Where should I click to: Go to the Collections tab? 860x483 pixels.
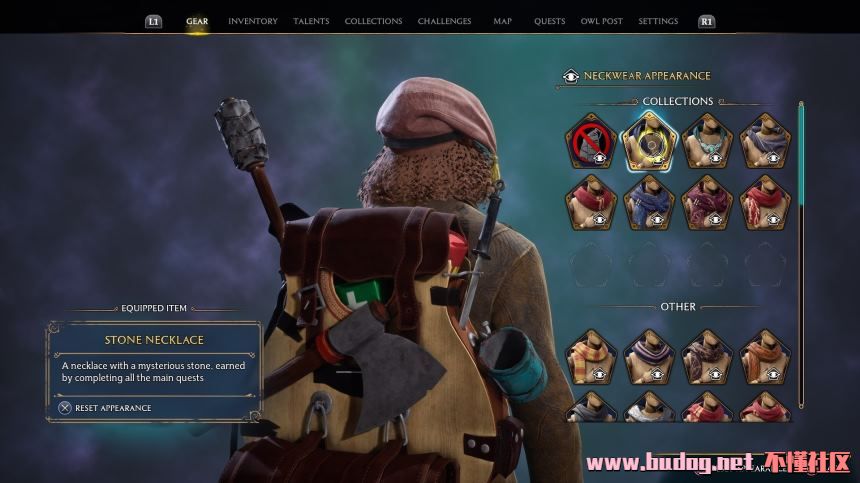(373, 21)
